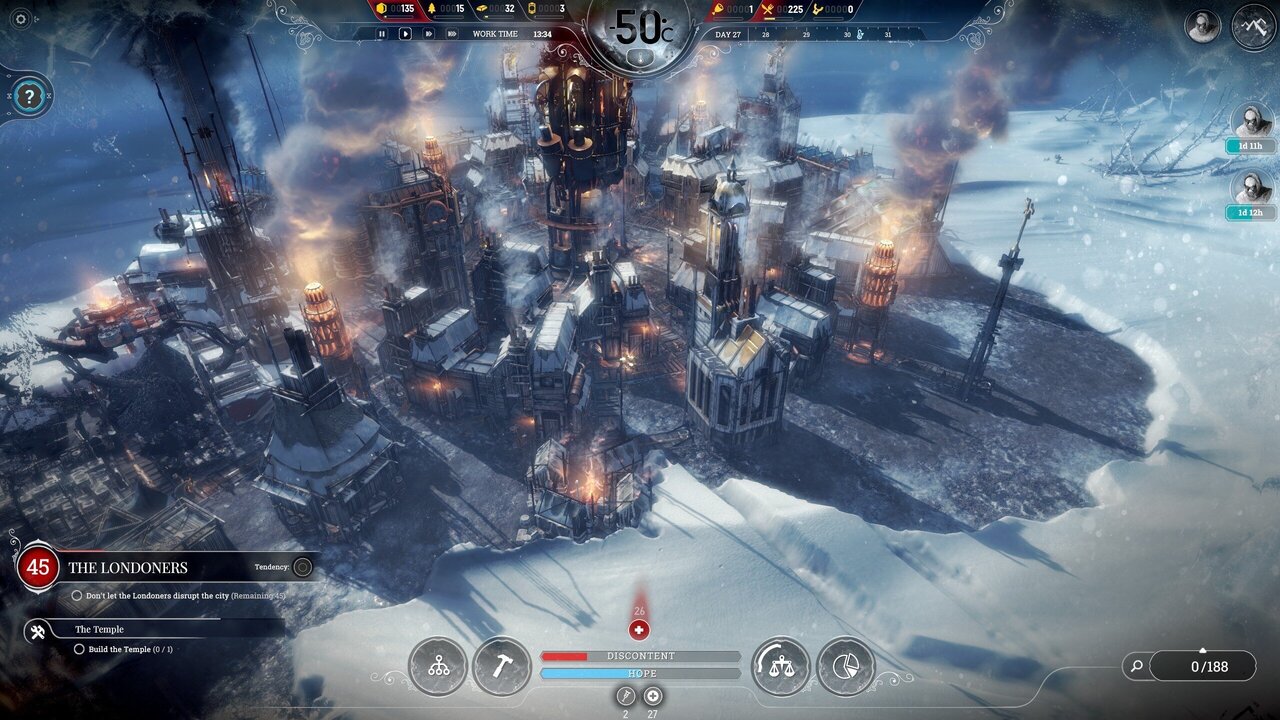This screenshot has width=1280, height=720.
Task: Open the construction hammer menu
Action: tap(501, 667)
